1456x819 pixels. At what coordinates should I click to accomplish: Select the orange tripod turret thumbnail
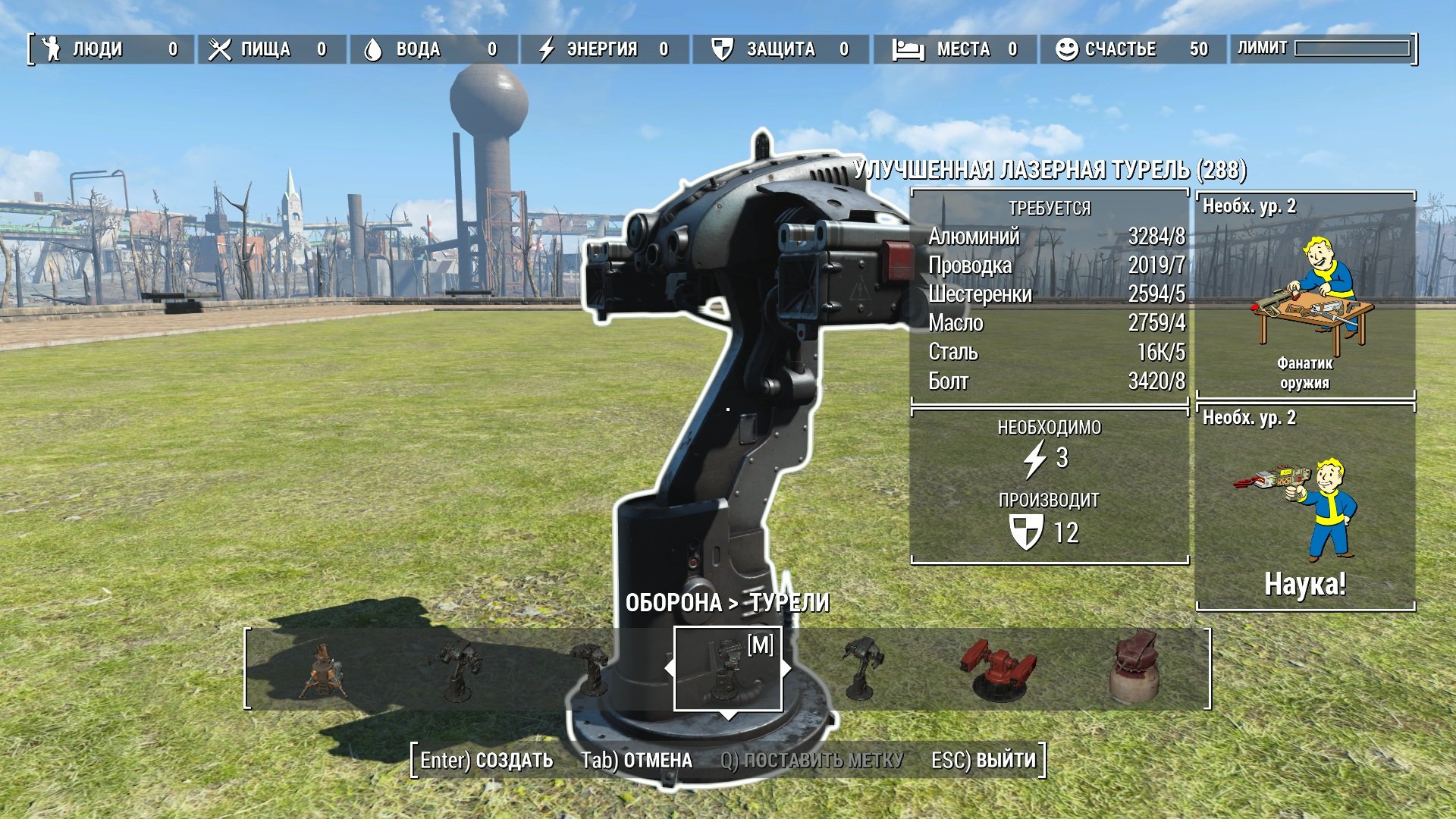point(324,671)
